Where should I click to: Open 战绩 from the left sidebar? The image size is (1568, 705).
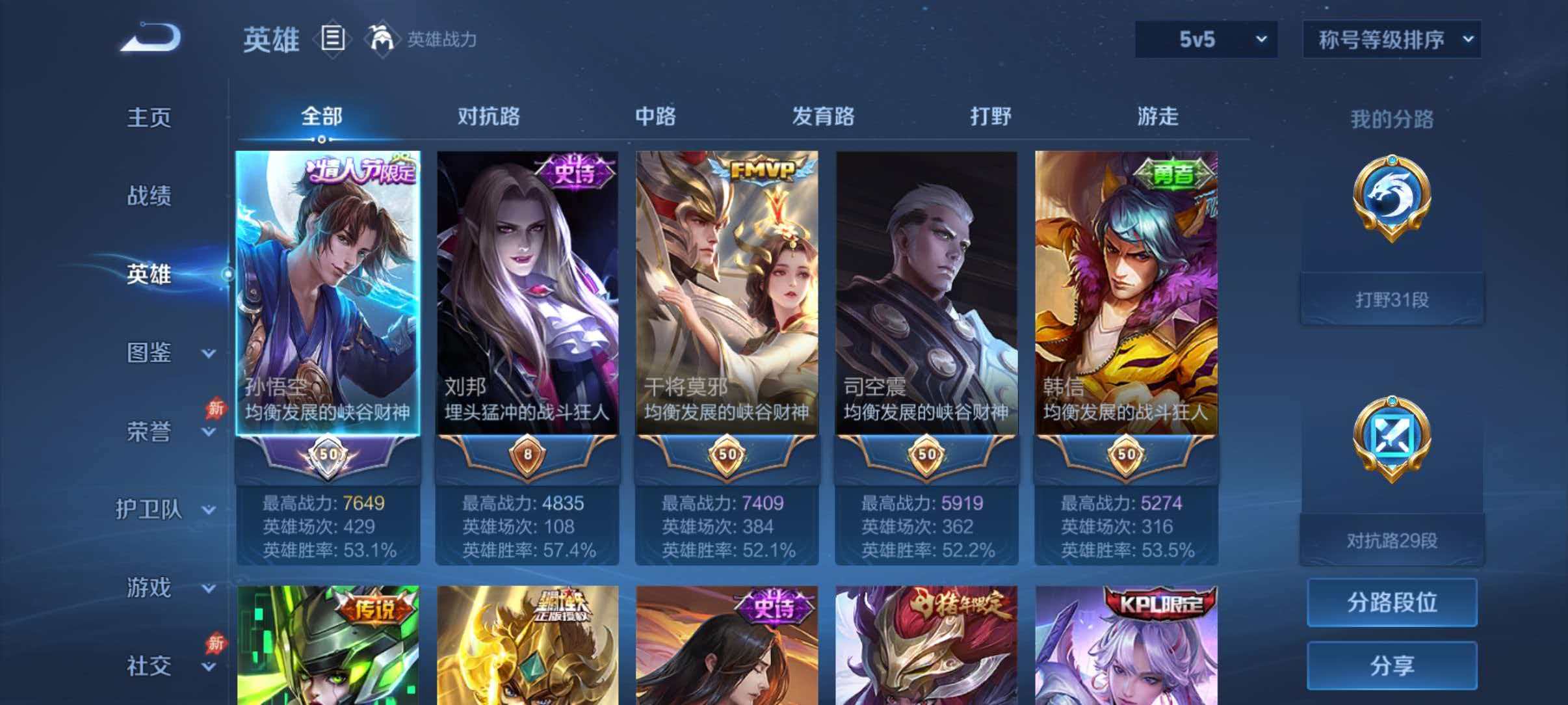coord(150,196)
